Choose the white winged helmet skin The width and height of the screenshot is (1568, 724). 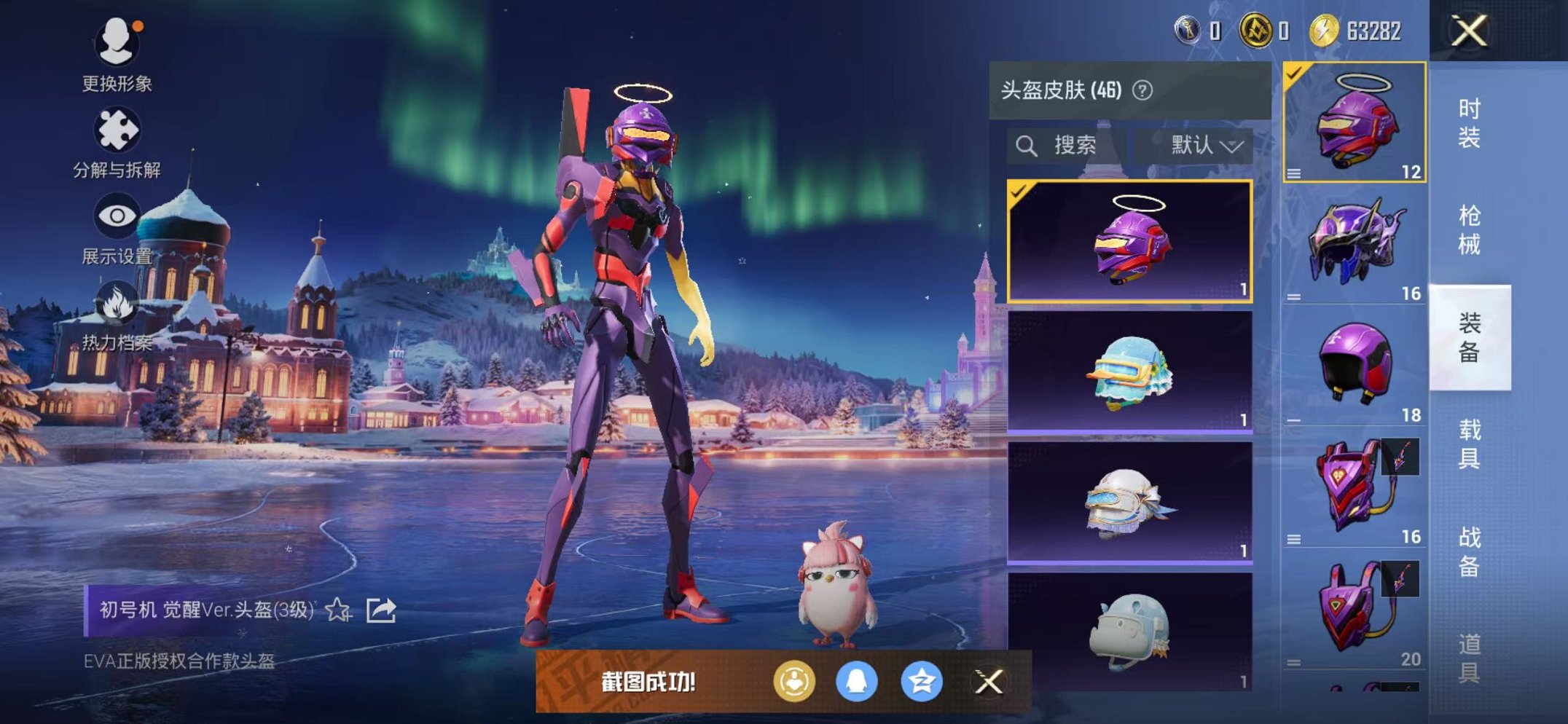pos(1130,503)
